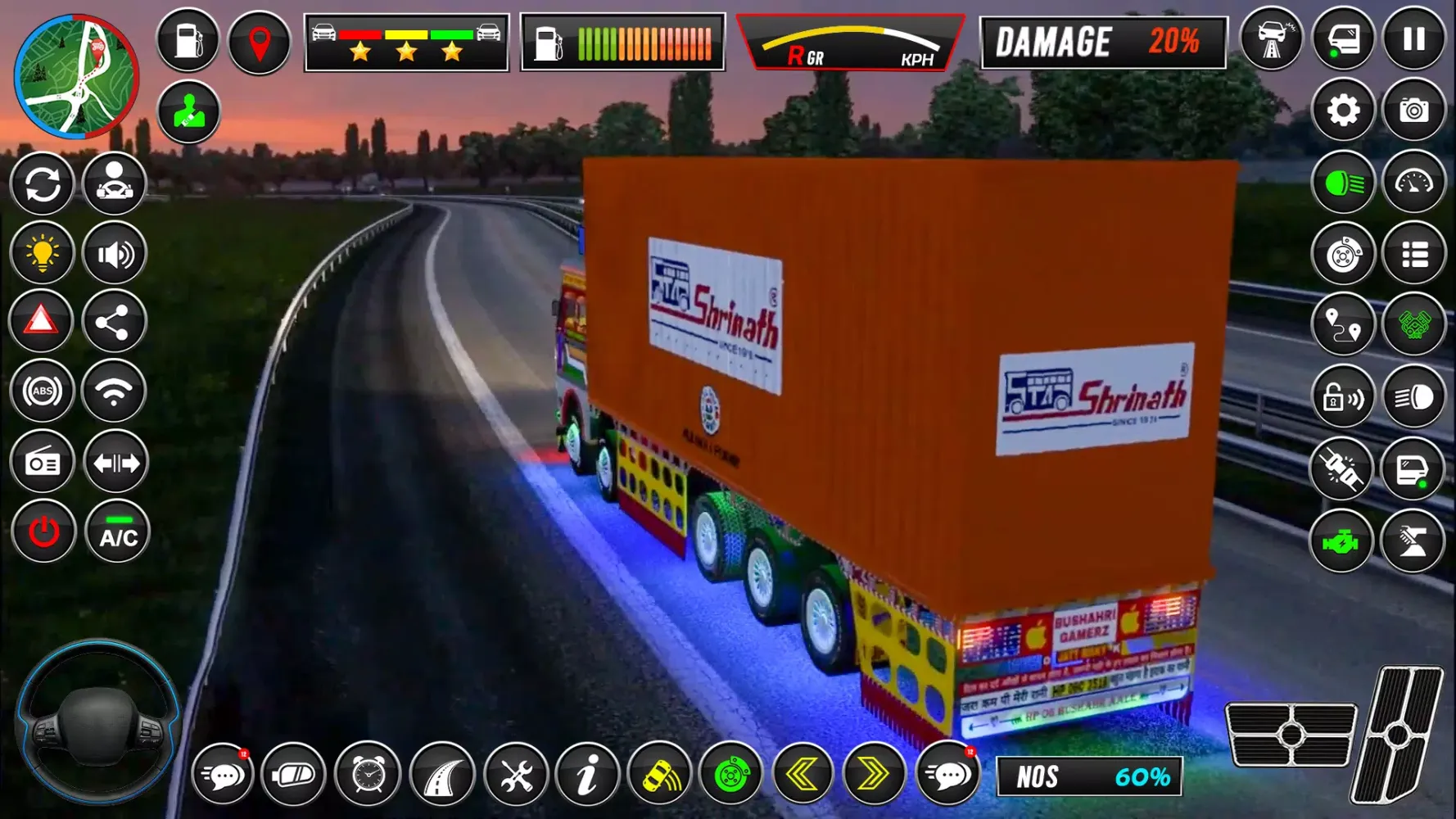Image resolution: width=1456 pixels, height=819 pixels.
Task: Open the circular minimap
Action: pos(77,76)
